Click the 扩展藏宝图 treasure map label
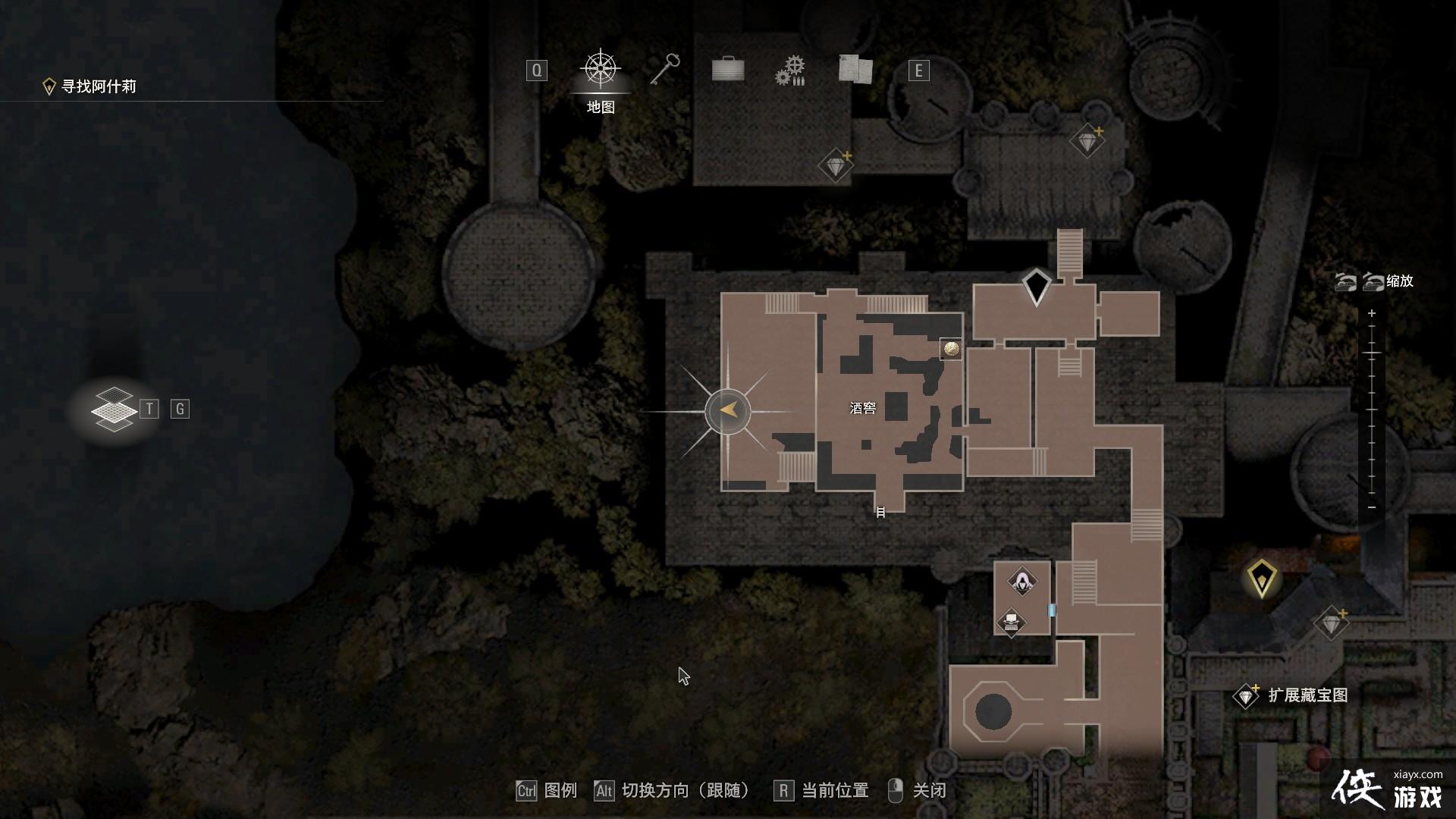1456x819 pixels. click(1307, 695)
